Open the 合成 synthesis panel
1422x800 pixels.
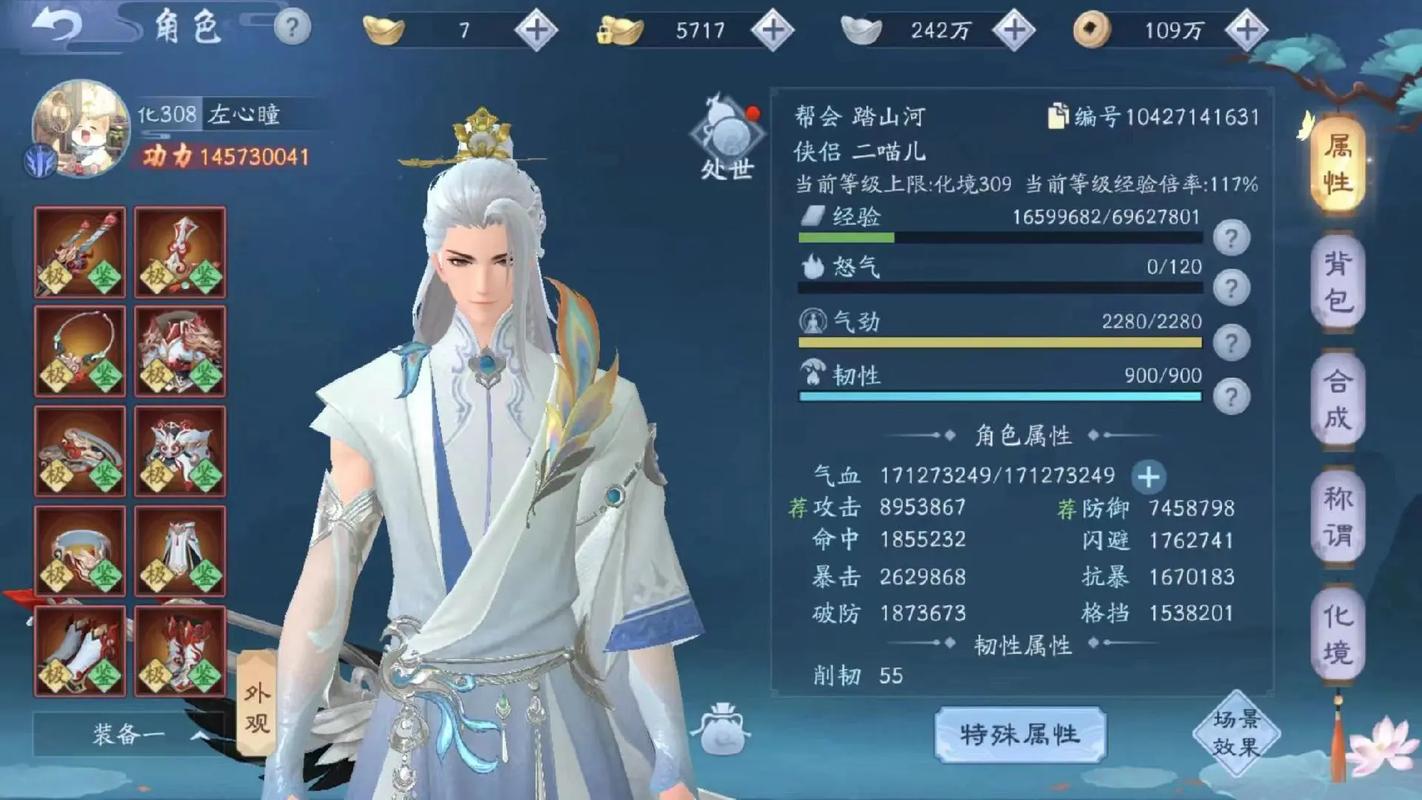1337,405
